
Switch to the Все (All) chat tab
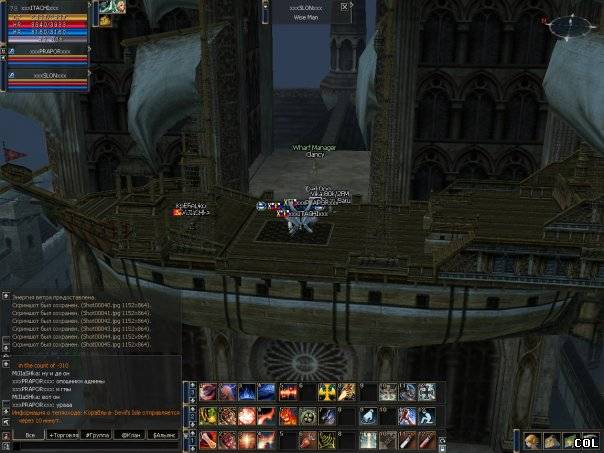[x=30, y=435]
